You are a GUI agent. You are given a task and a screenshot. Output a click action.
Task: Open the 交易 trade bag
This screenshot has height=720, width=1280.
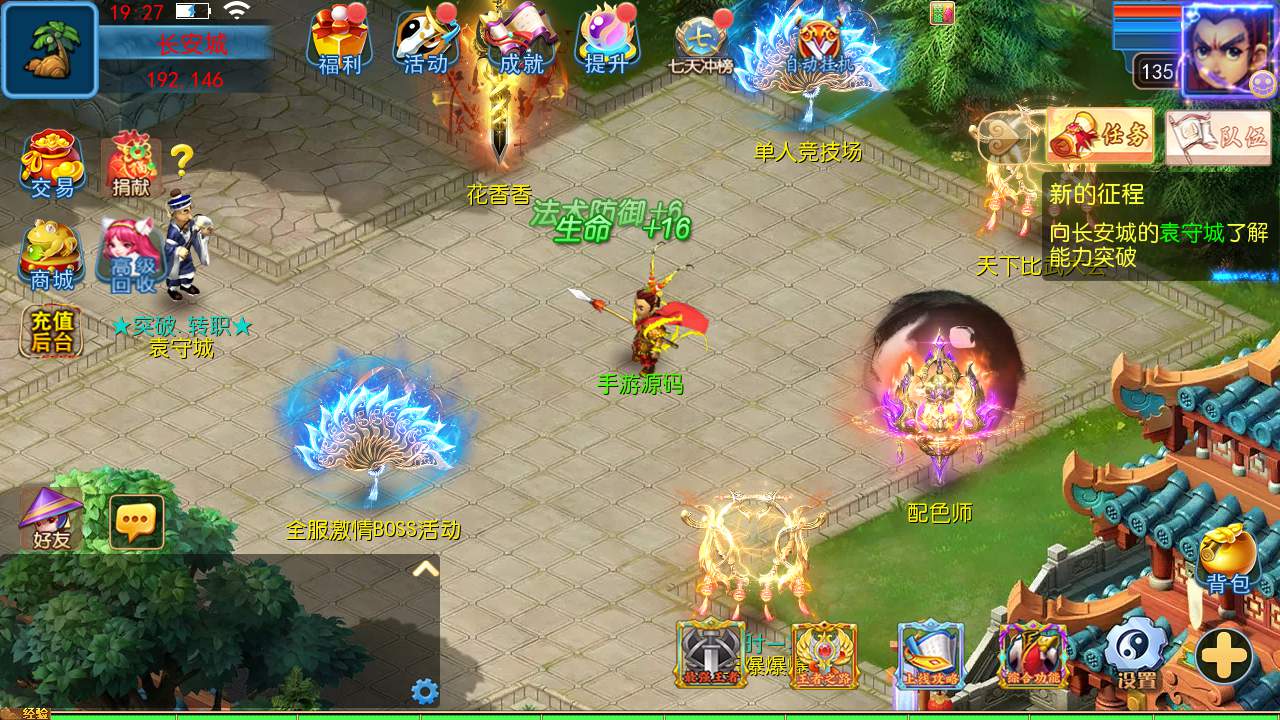[52, 164]
